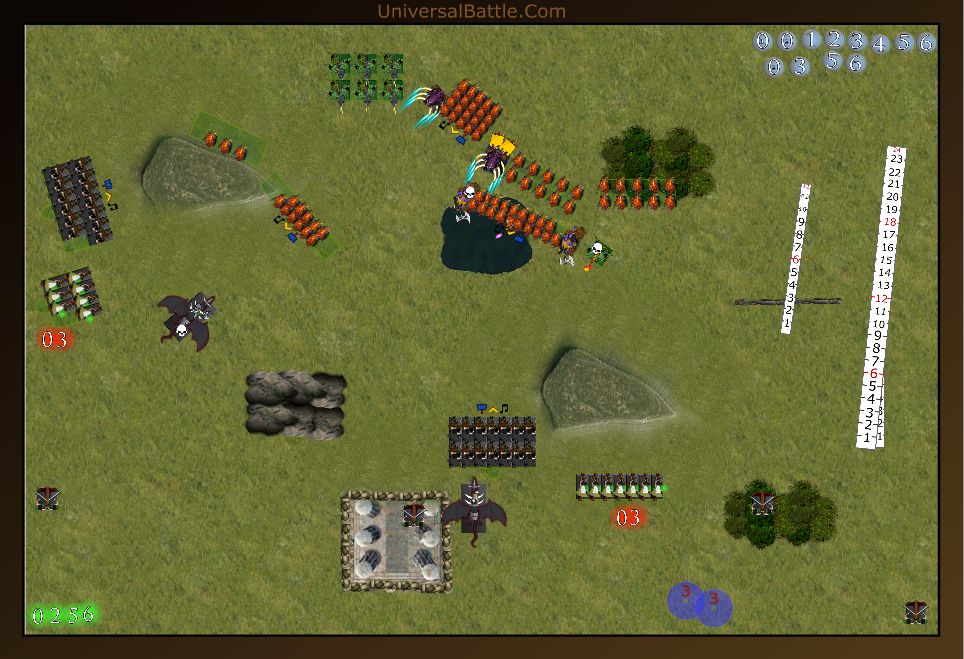Pick the blue die showing 2
Viewport: 964px width, 659px height.
click(x=835, y=40)
